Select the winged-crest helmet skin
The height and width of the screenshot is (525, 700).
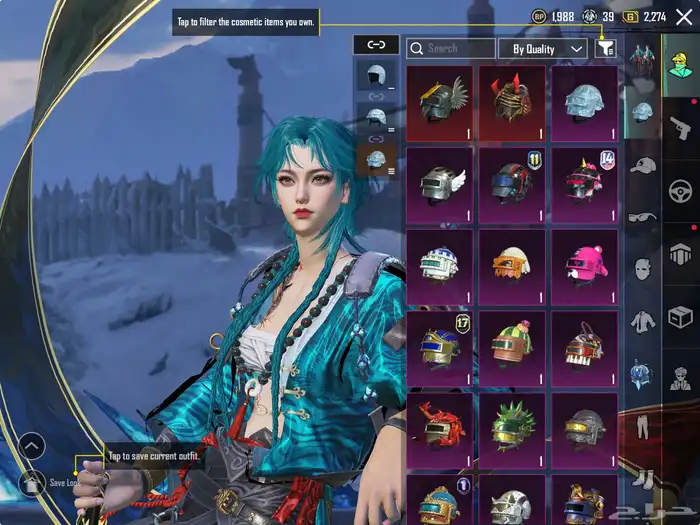[440, 101]
